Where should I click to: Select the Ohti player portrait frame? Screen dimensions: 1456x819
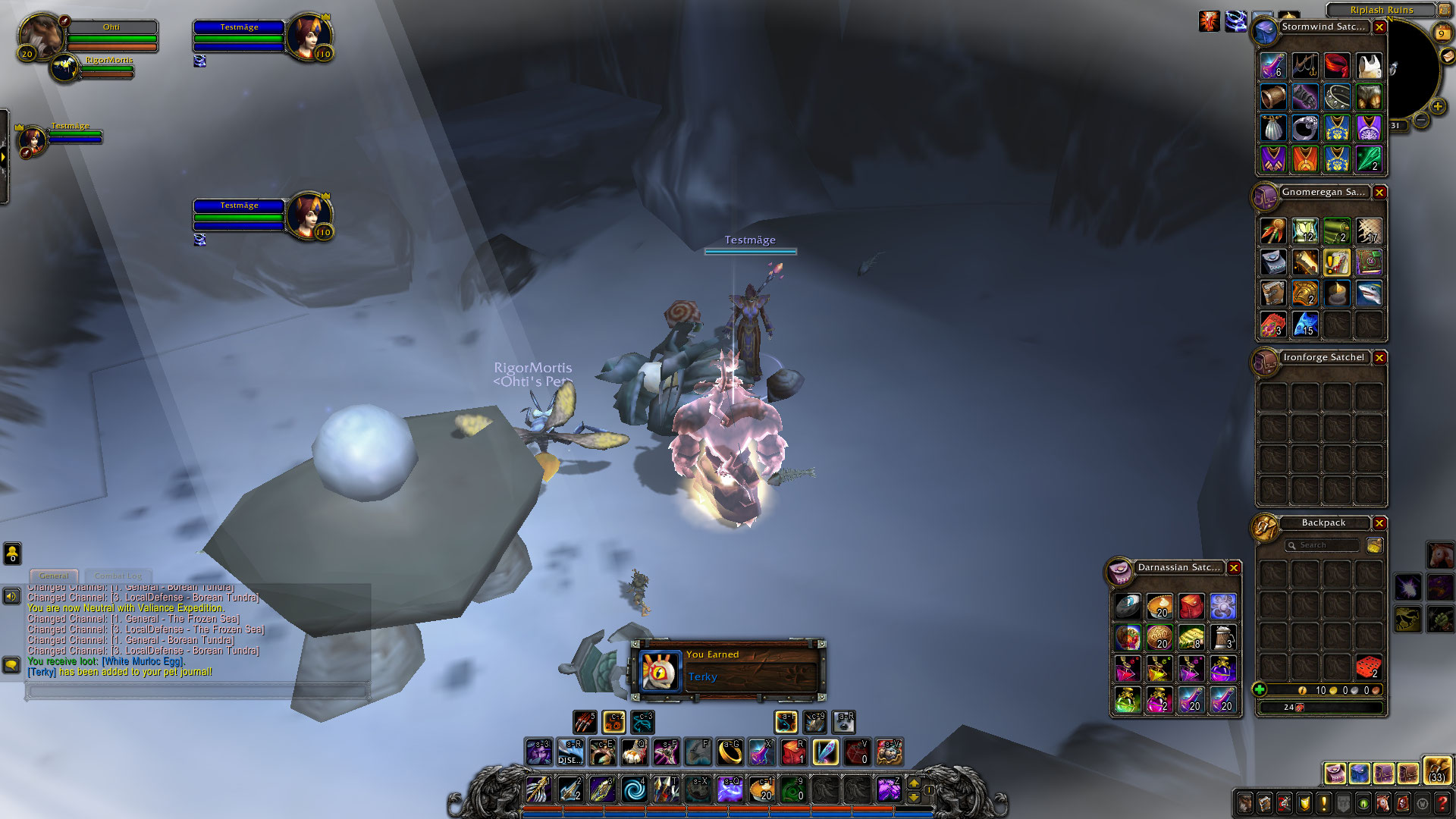coord(39,35)
